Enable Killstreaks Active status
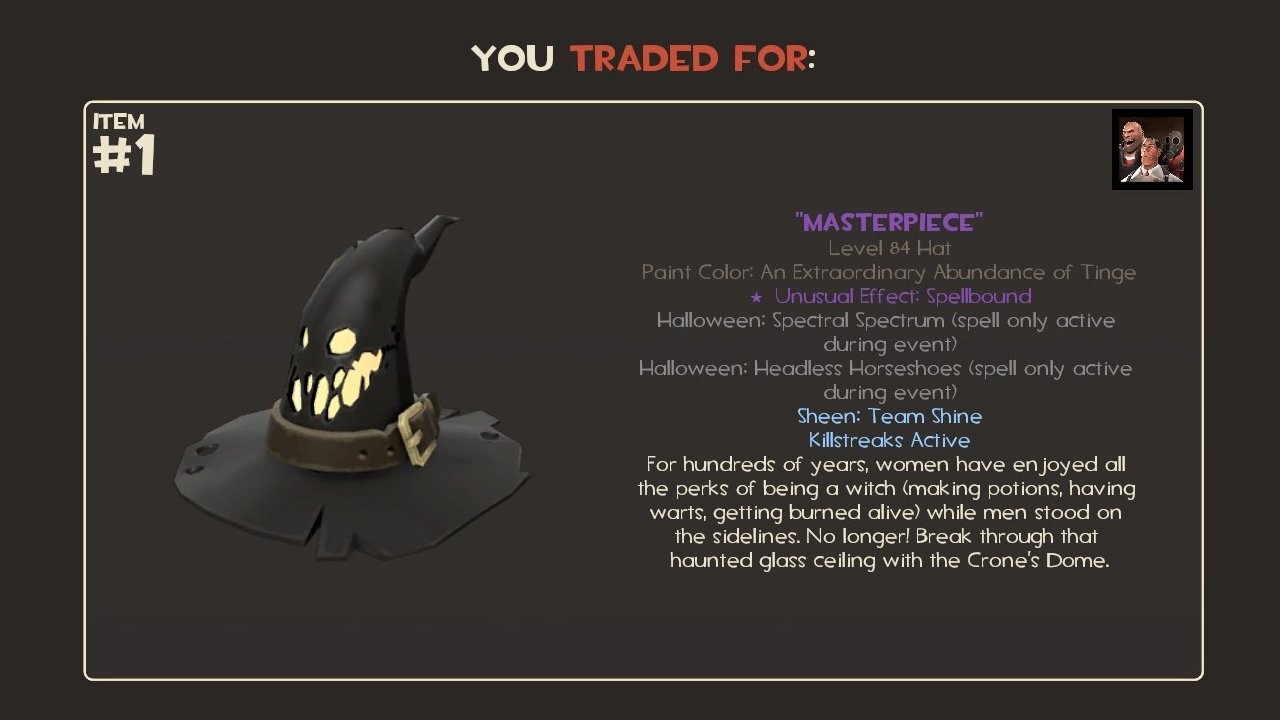Screen dimensions: 1280x720 889,440
